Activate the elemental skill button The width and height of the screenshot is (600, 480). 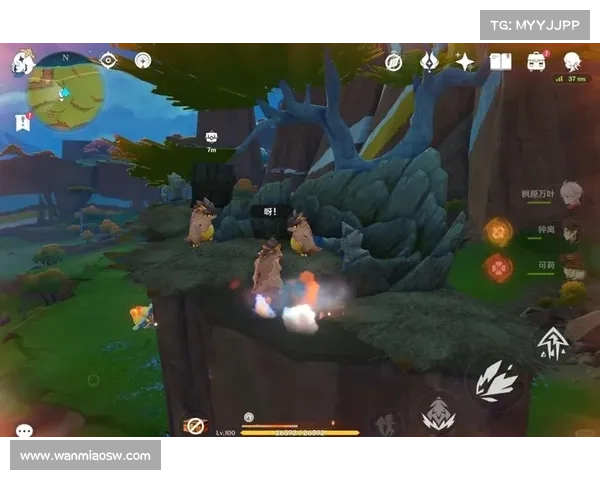tap(438, 415)
